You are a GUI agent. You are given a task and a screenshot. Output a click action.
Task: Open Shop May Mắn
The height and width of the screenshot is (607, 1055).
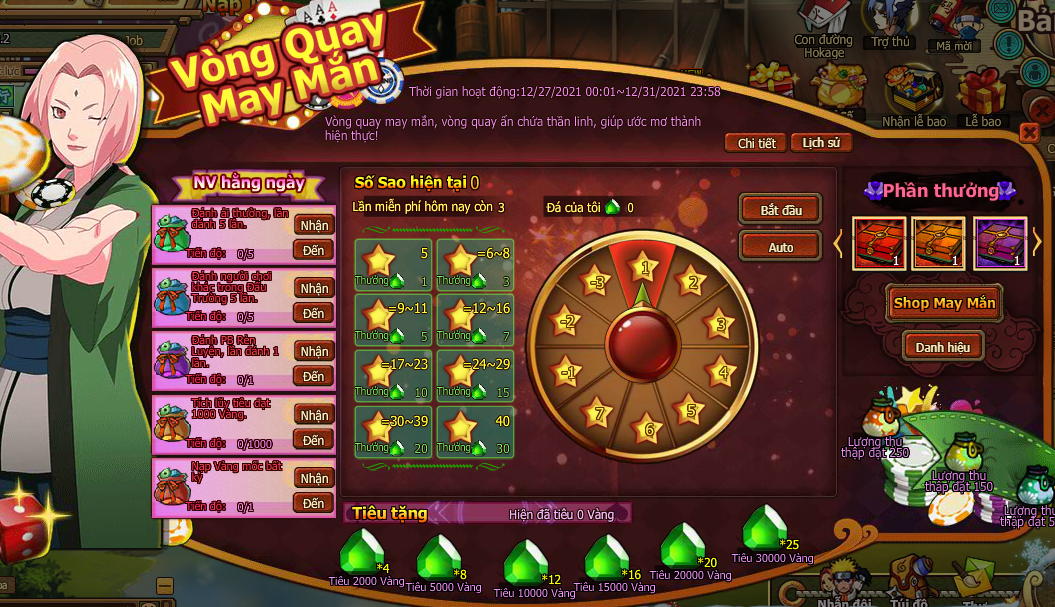tap(943, 303)
